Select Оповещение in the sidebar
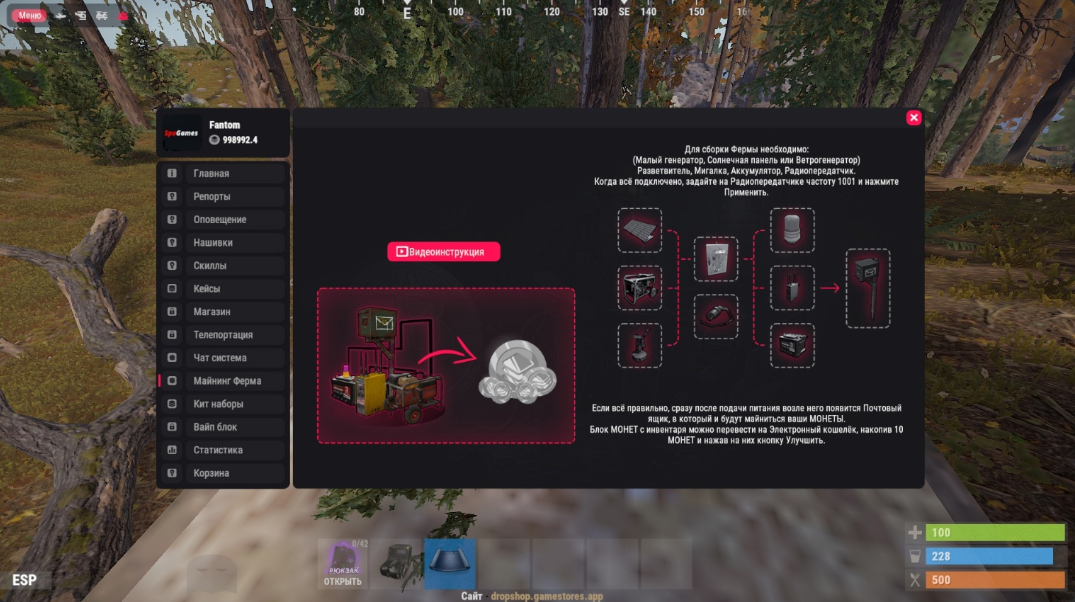 [x=223, y=220]
